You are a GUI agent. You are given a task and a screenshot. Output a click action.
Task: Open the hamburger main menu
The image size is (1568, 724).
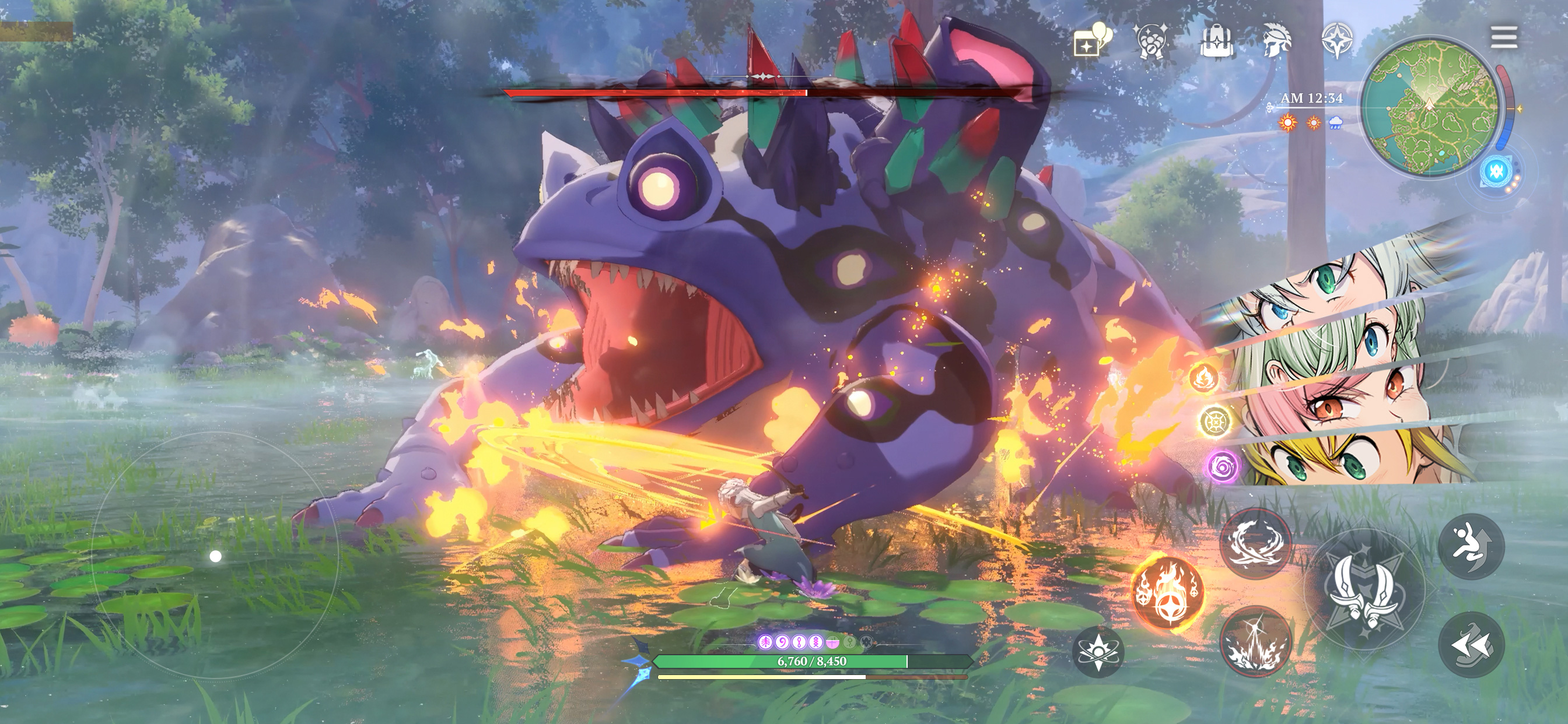point(1503,37)
